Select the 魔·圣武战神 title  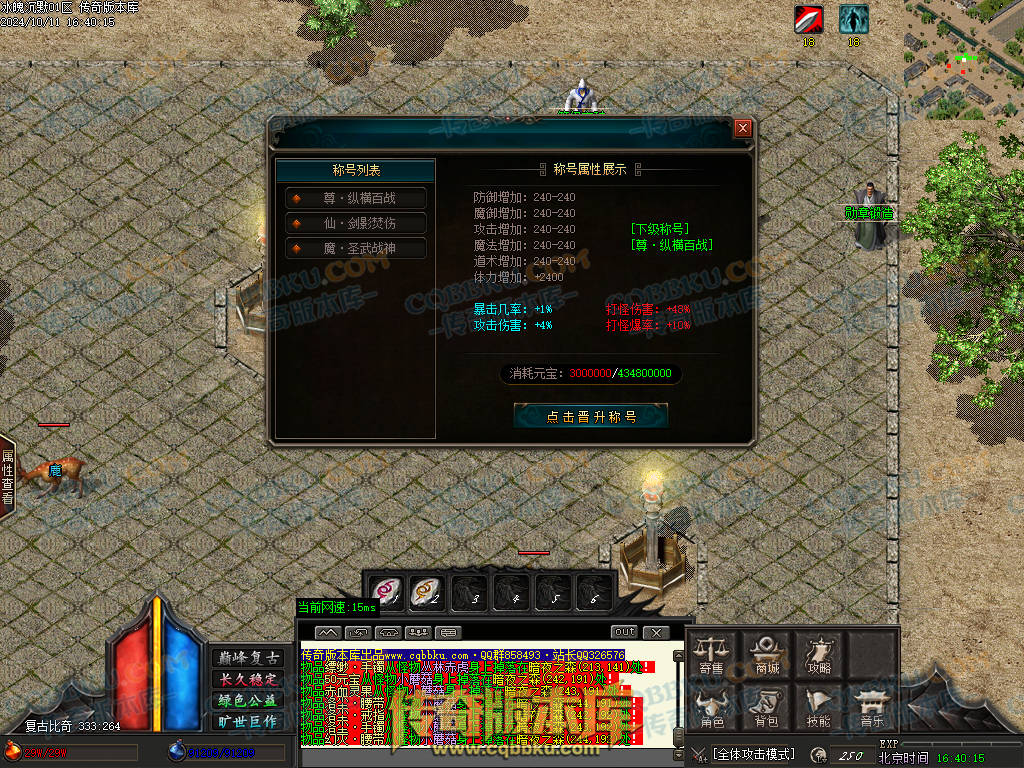357,248
